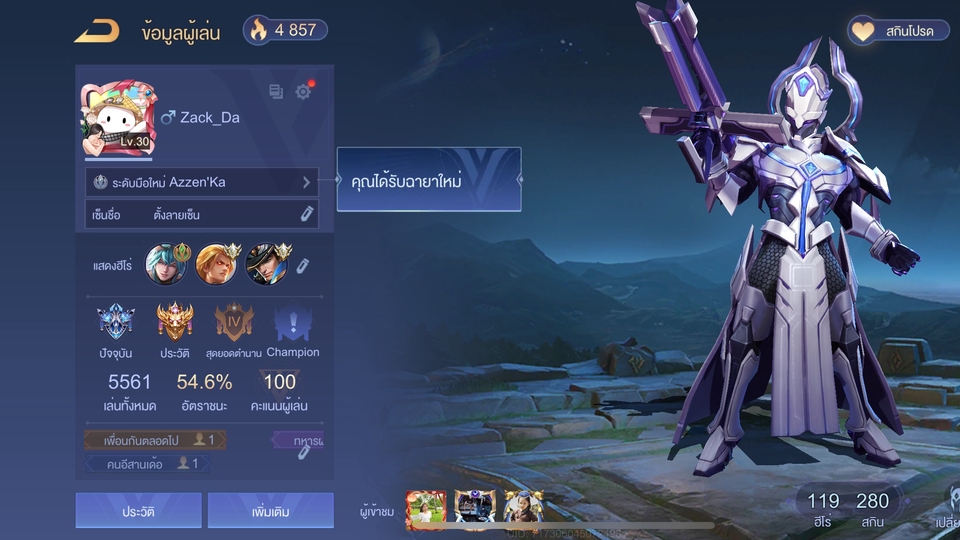Open the Azzen'Ka title row

(202, 183)
